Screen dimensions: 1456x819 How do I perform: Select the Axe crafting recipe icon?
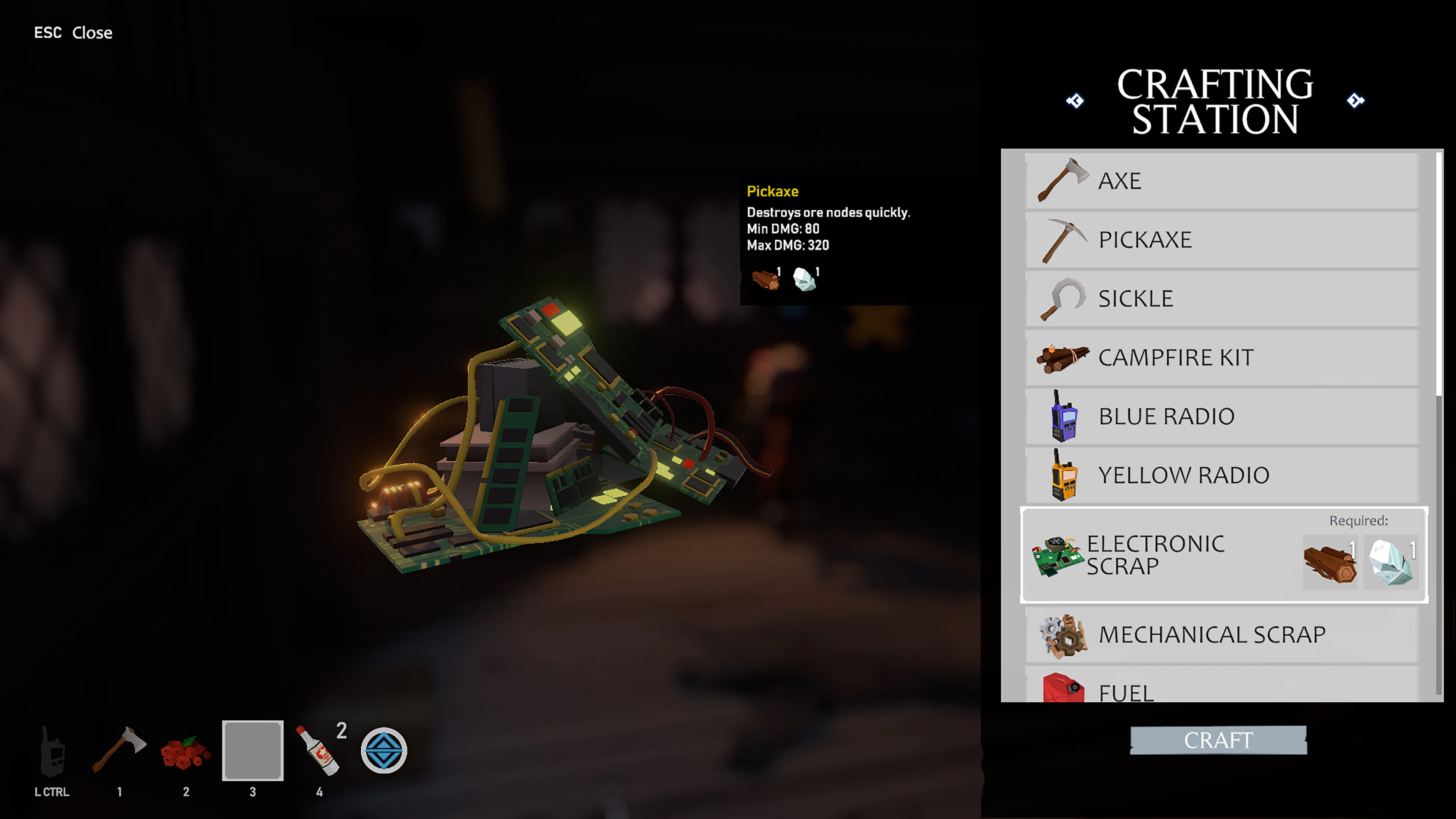click(1065, 180)
